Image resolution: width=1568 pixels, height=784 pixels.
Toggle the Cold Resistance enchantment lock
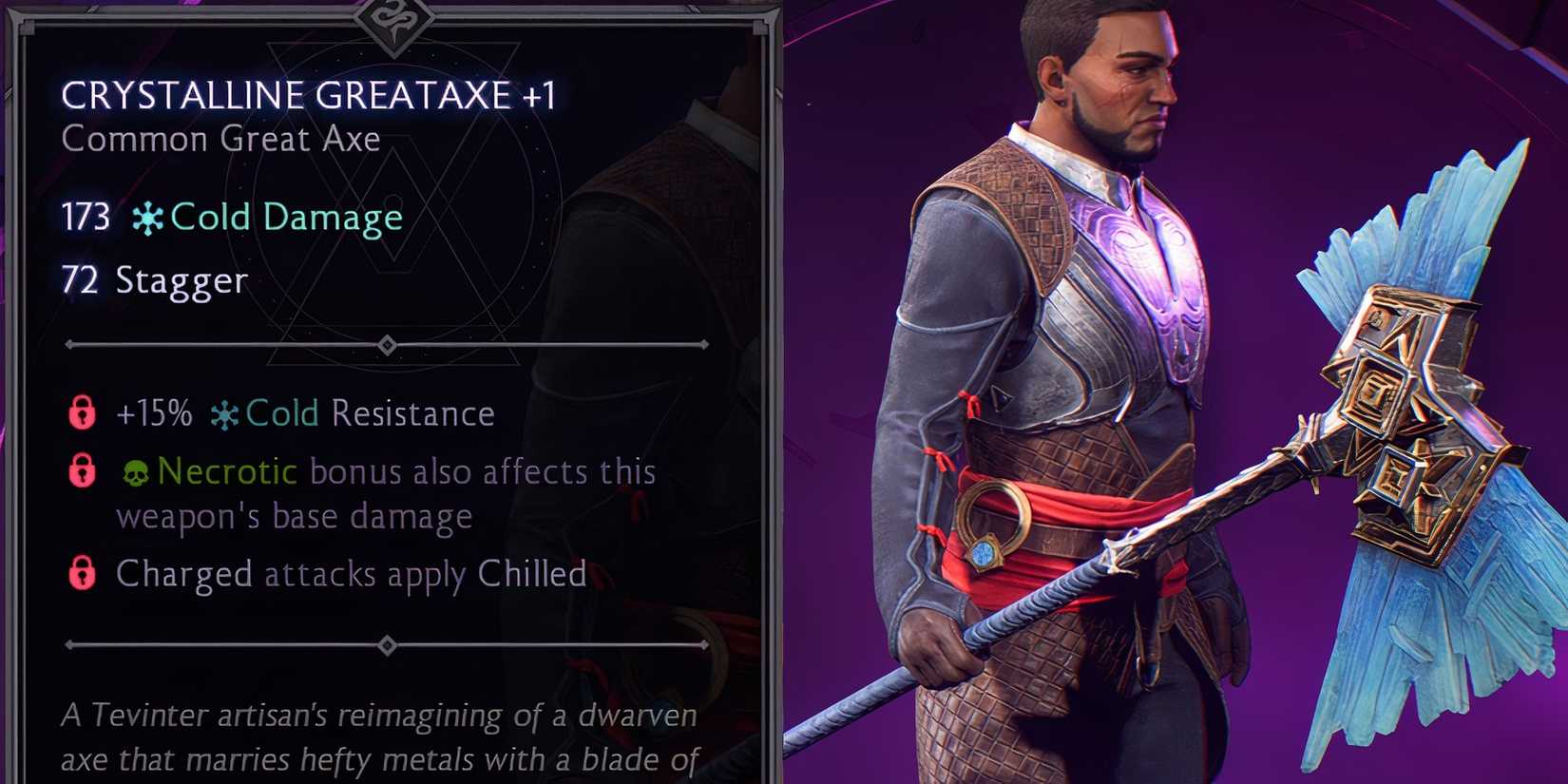point(81,412)
